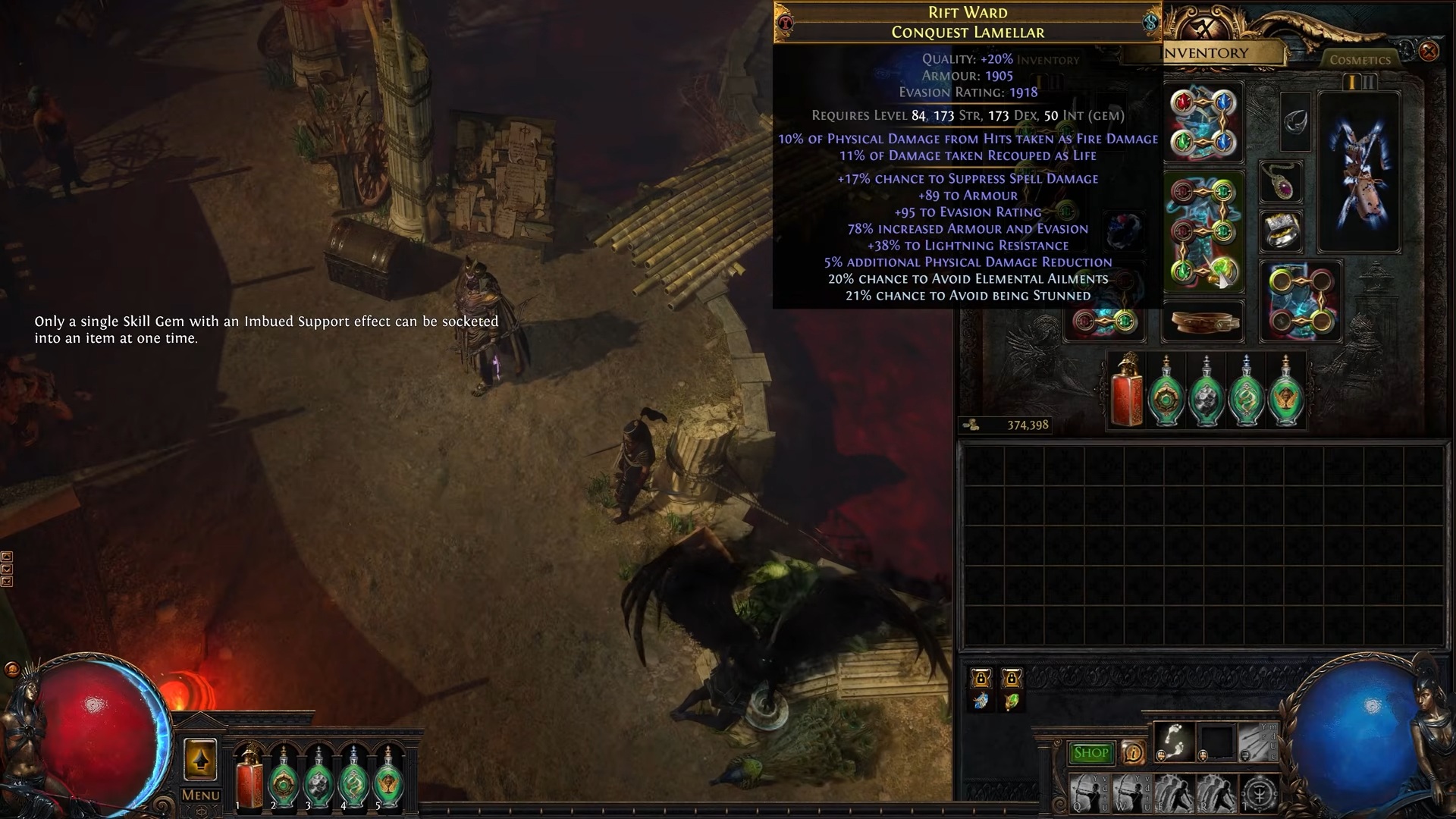Switch to weapon set II
Screen dimensions: 1456x819
(1369, 82)
